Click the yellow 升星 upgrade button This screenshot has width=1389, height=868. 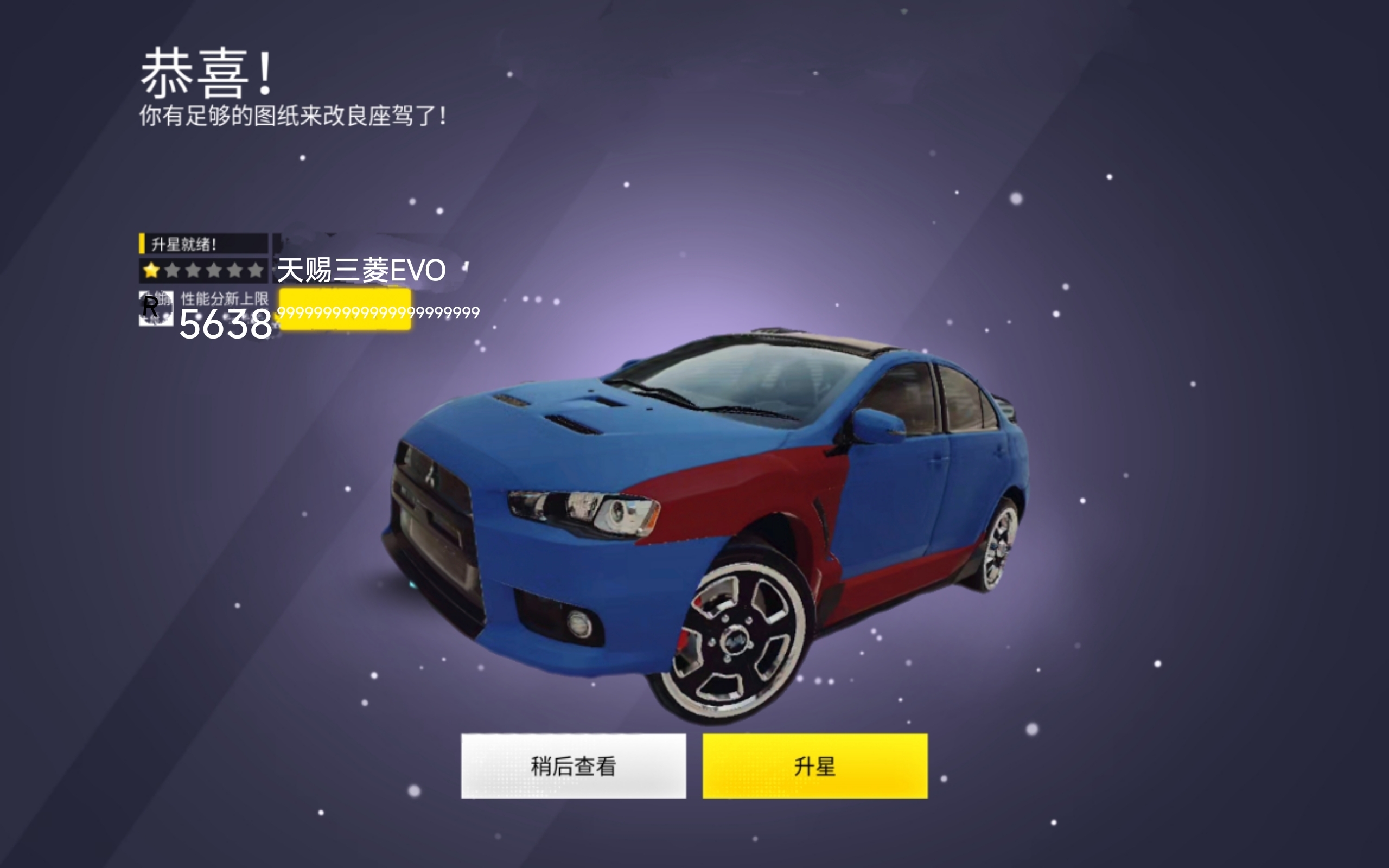click(814, 766)
